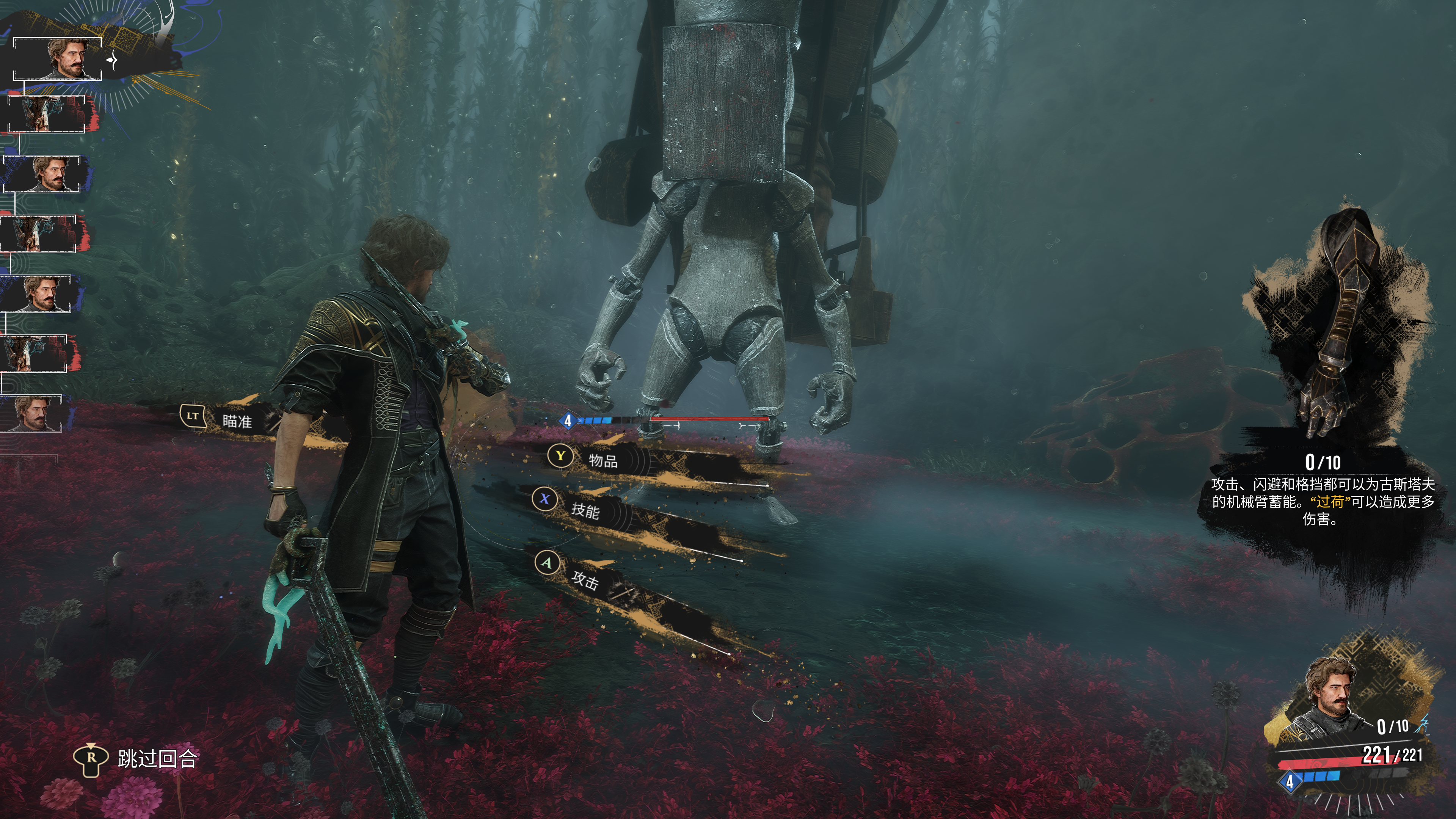Choose the 物品 (Items) command
The height and width of the screenshot is (819, 1456).
pyautogui.click(x=602, y=461)
